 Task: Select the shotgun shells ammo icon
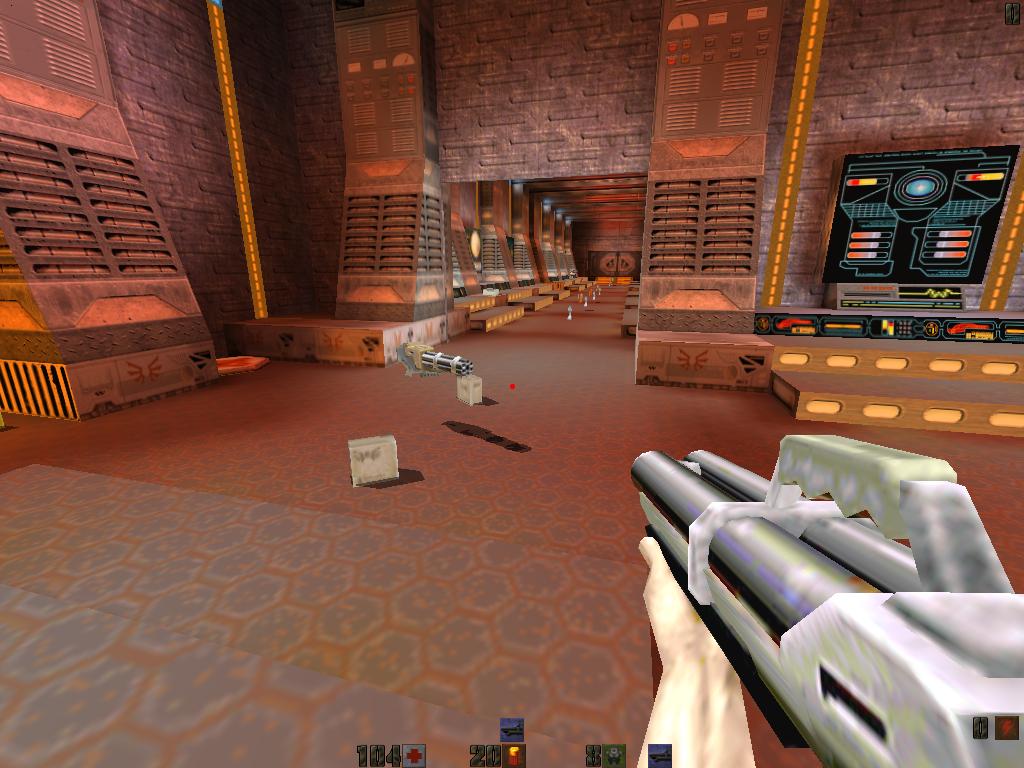tap(515, 755)
